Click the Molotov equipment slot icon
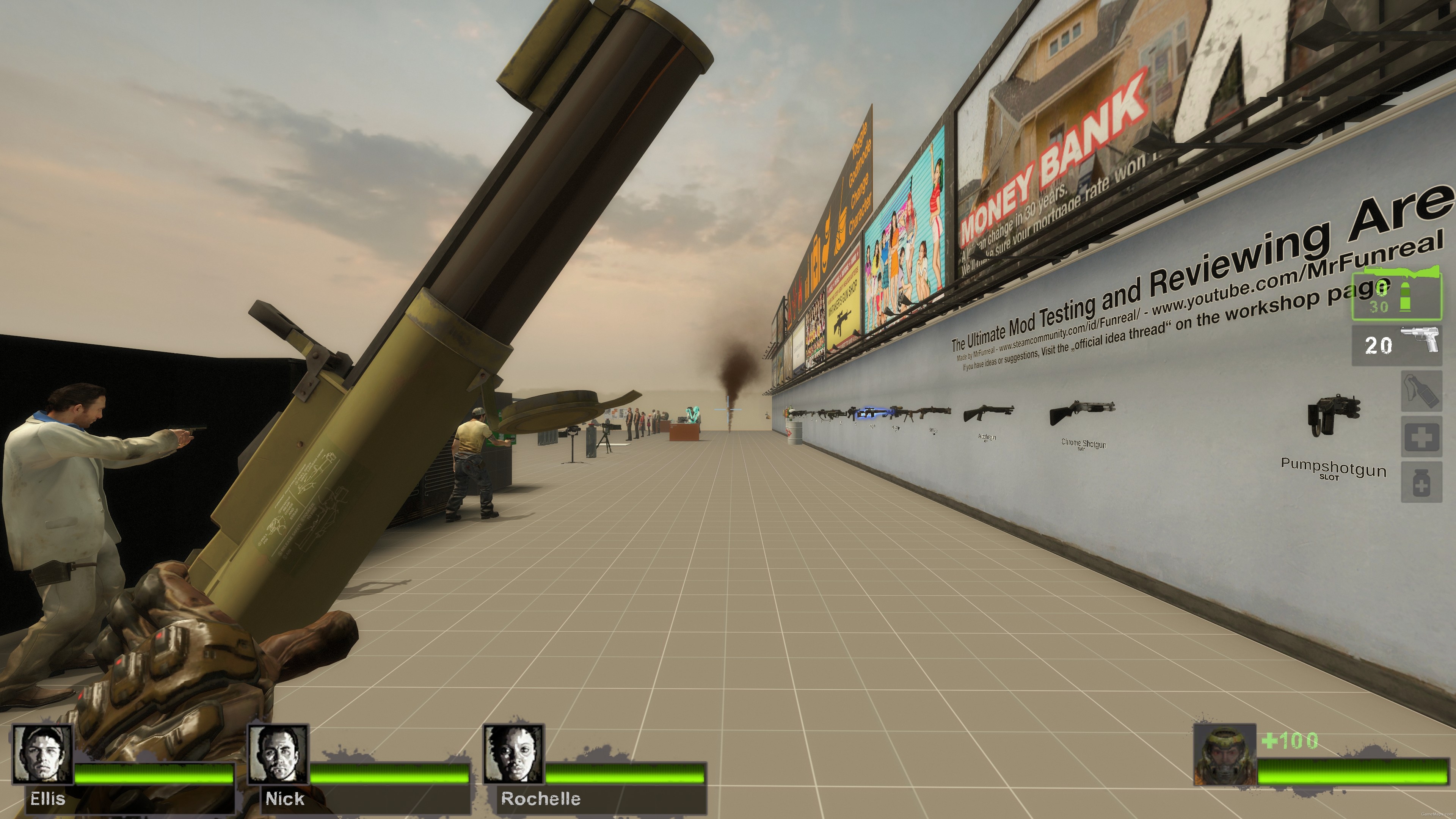 (1422, 391)
